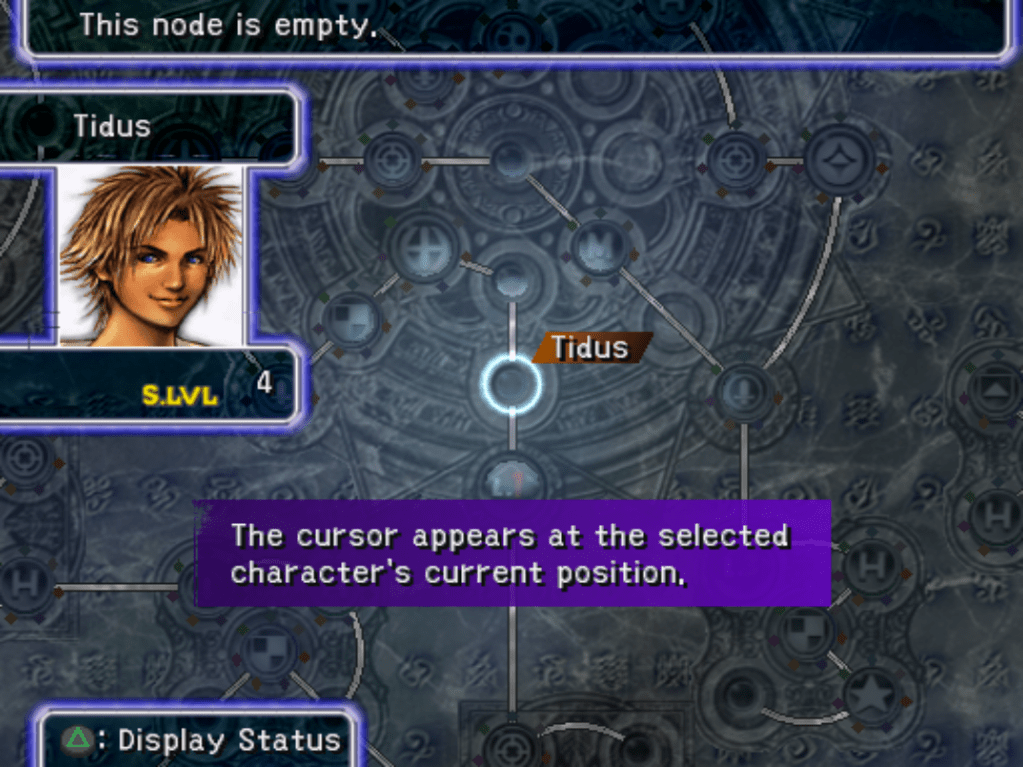Click the Tidus character portrait
Image resolution: width=1023 pixels, height=767 pixels.
150,256
